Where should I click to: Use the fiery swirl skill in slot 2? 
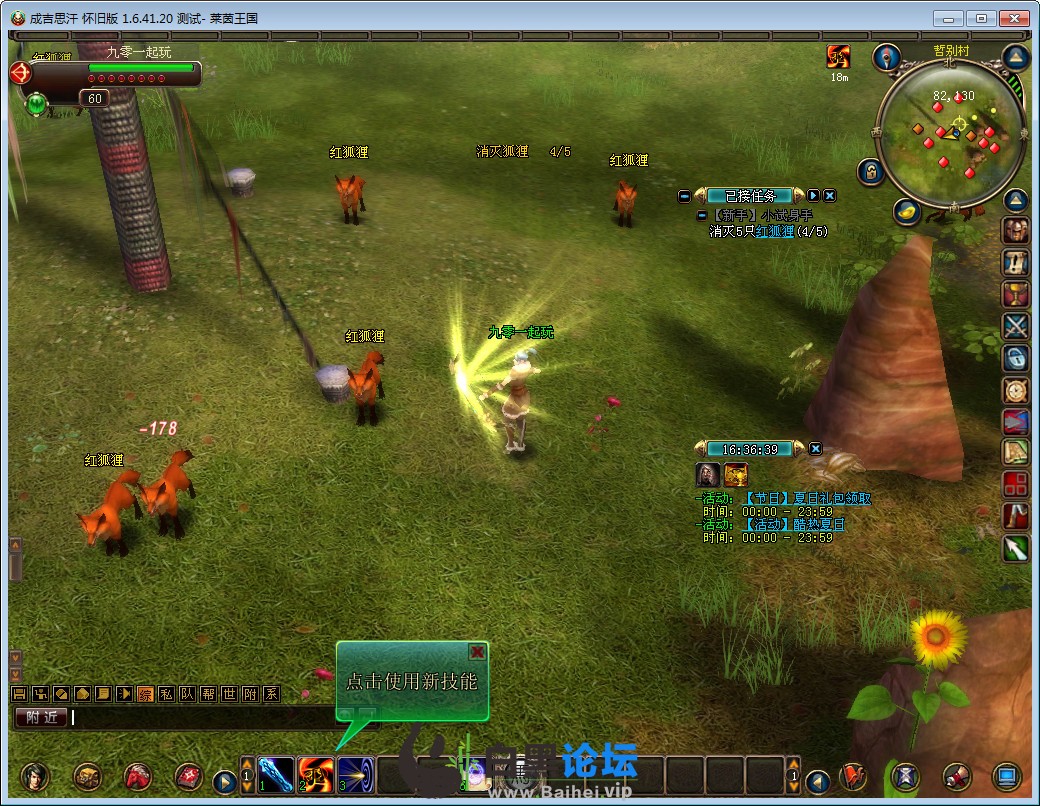(x=316, y=775)
